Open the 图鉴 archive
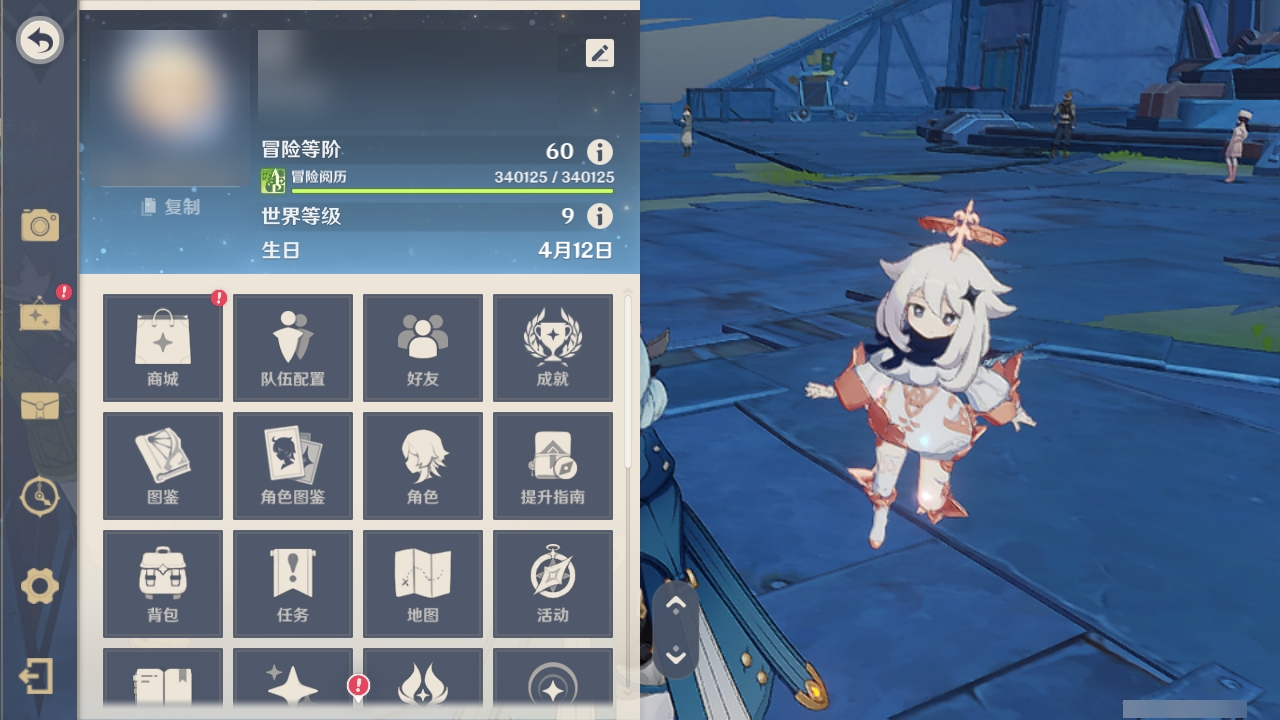Screen dimensions: 1280x720 162,465
